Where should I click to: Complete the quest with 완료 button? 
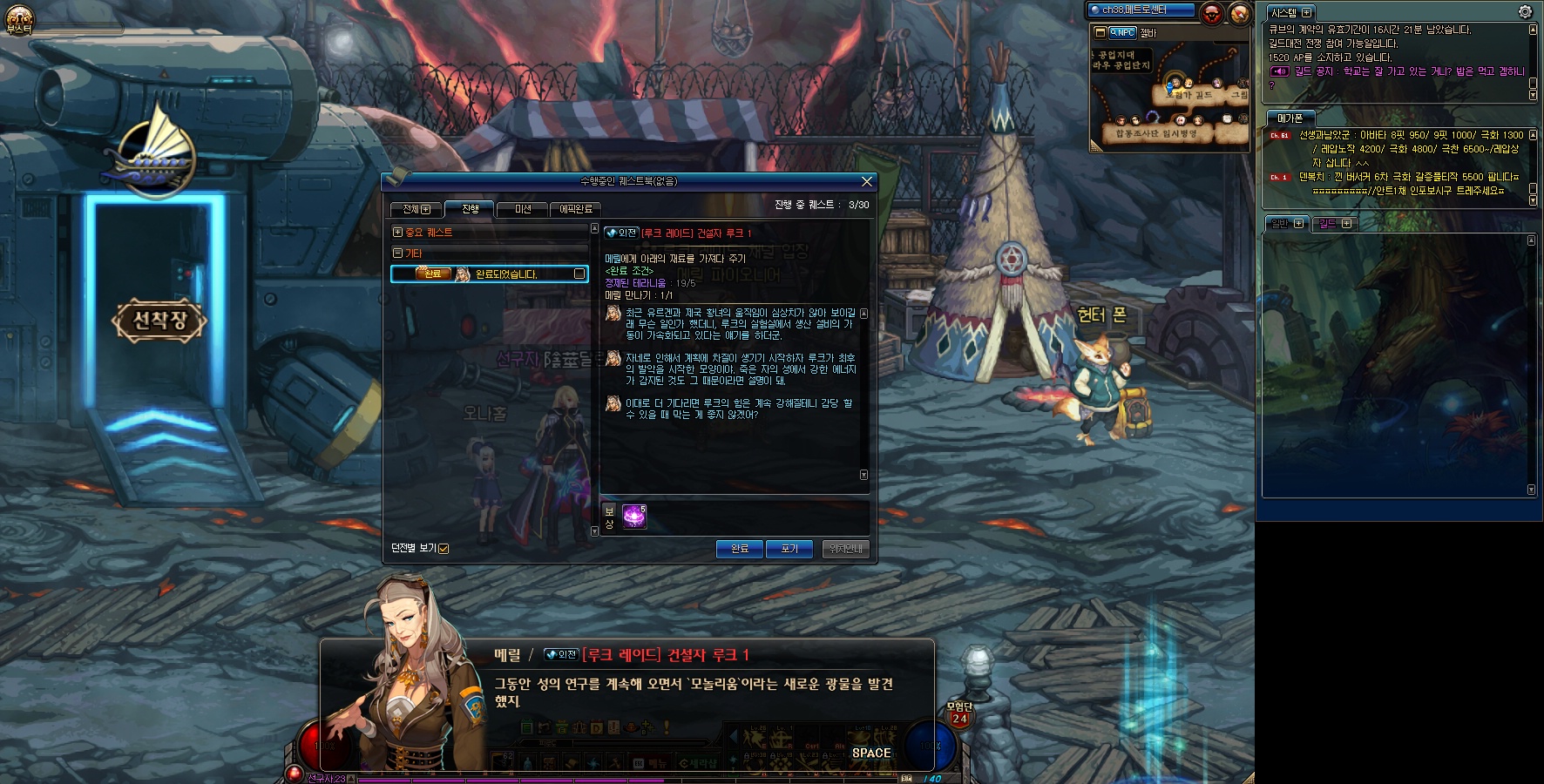[x=740, y=549]
